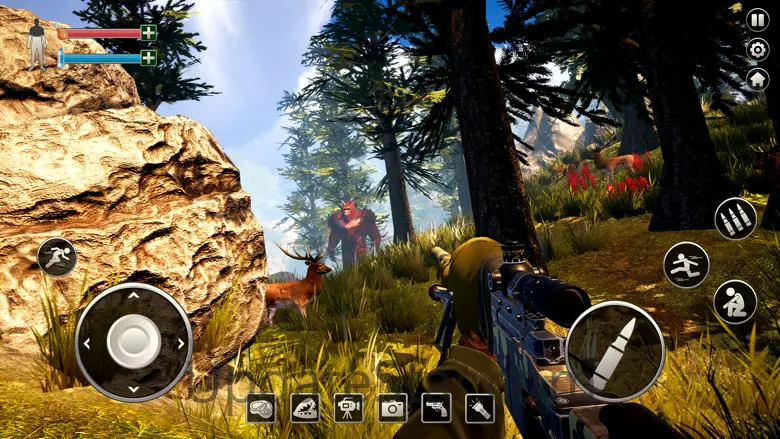Image resolution: width=780 pixels, height=439 pixels.
Task: Select the bear trap slot
Action: pos(305,407)
